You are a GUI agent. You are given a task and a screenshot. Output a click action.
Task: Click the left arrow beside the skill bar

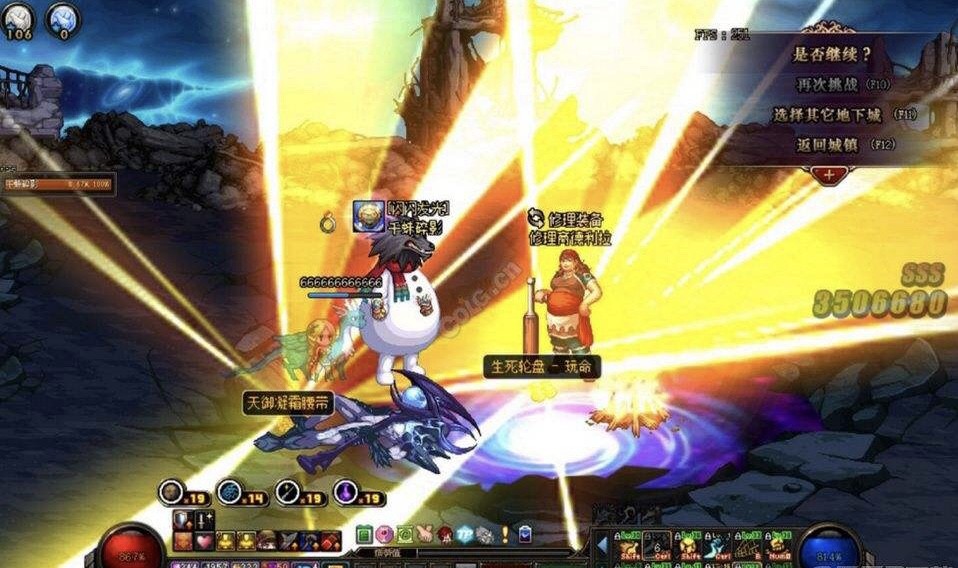point(602,545)
